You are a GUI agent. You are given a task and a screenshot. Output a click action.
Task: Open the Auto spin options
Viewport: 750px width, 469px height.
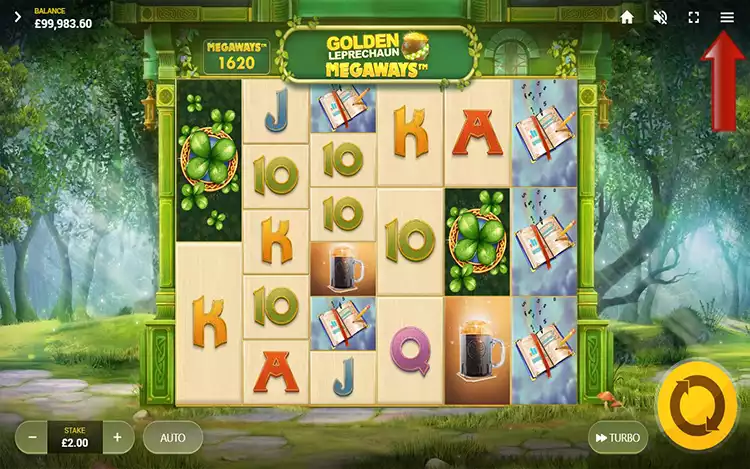[x=173, y=437]
